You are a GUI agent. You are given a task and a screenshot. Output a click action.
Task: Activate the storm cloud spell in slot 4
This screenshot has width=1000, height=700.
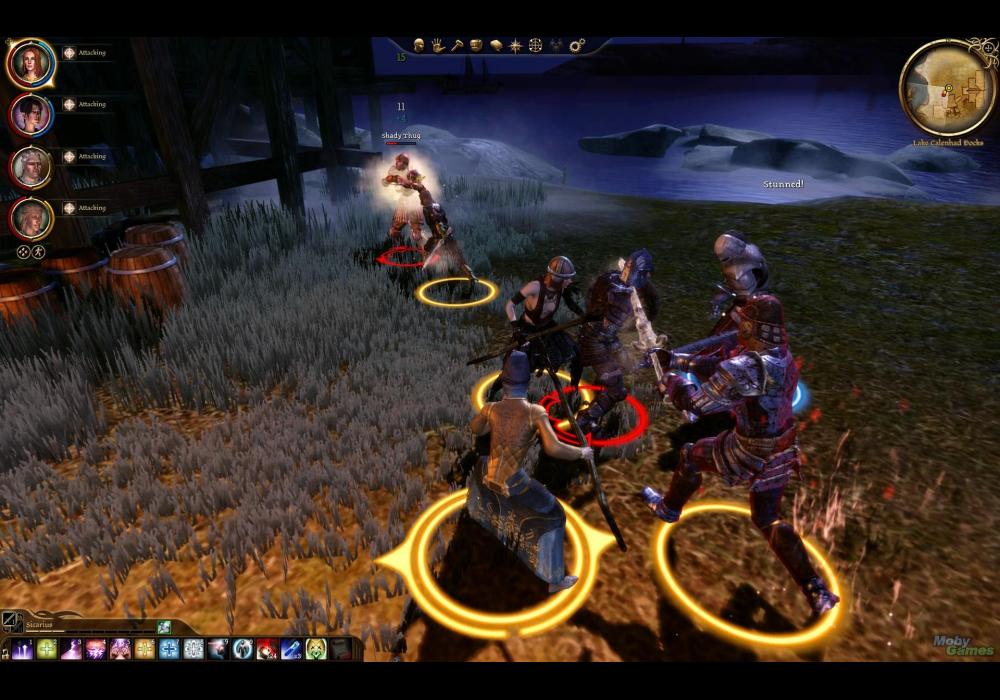pos(96,649)
